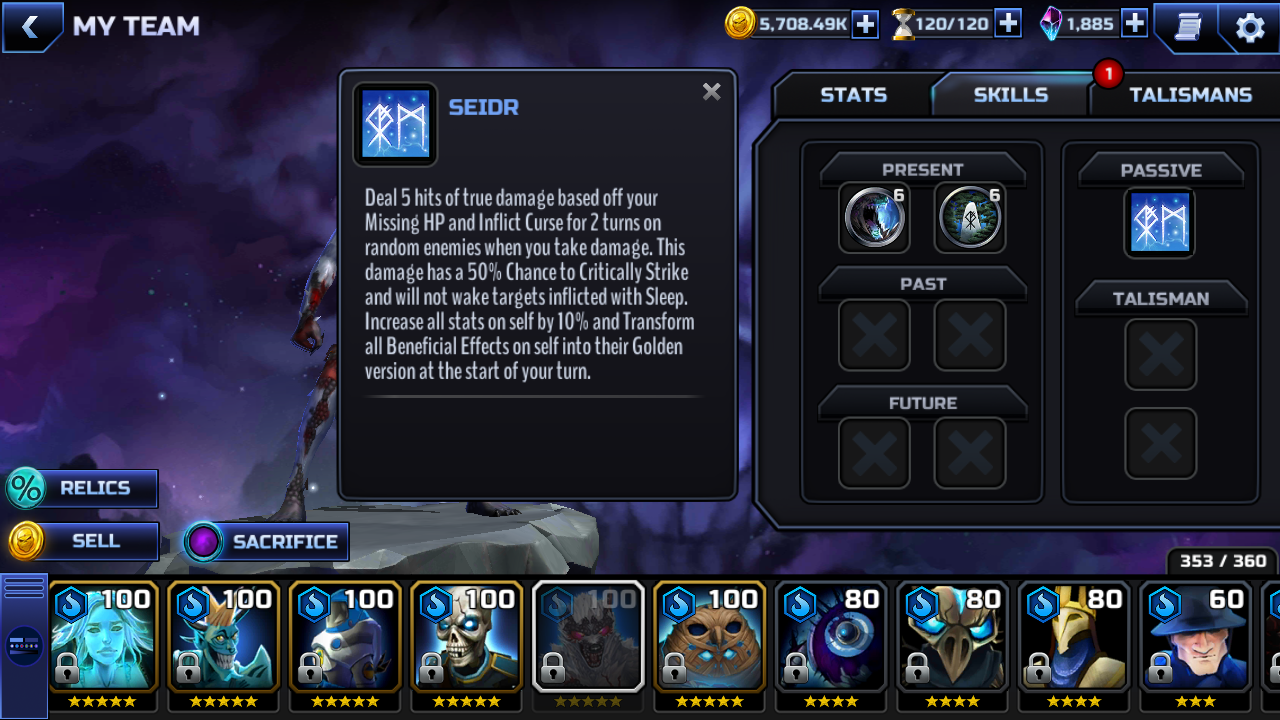1280x720 pixels.
Task: Open the Relics menu
Action: 82,488
